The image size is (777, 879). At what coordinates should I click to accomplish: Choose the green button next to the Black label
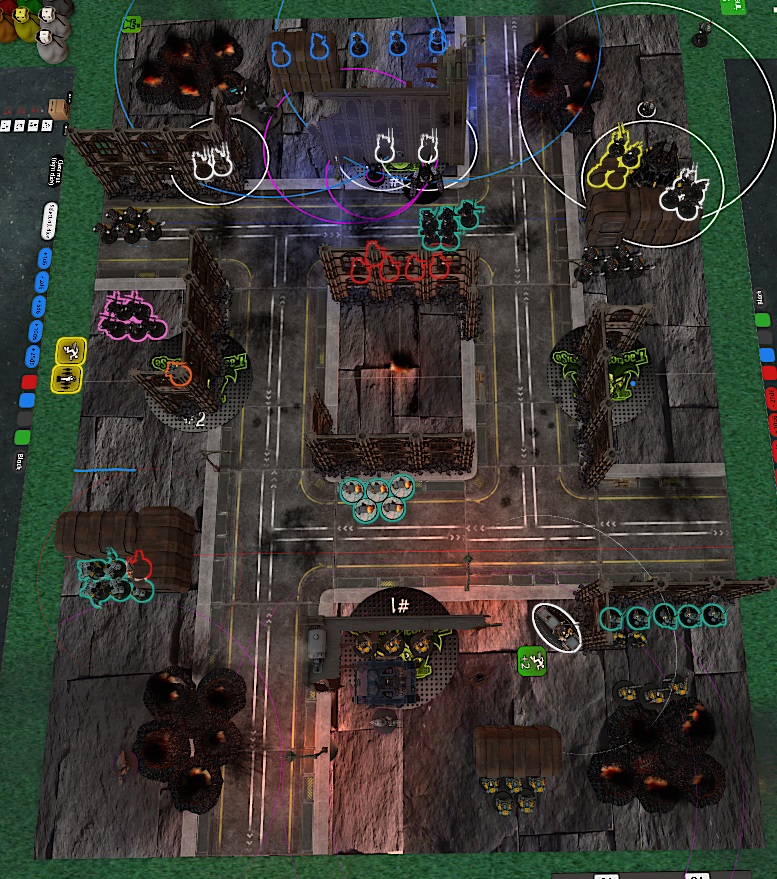click(22, 437)
